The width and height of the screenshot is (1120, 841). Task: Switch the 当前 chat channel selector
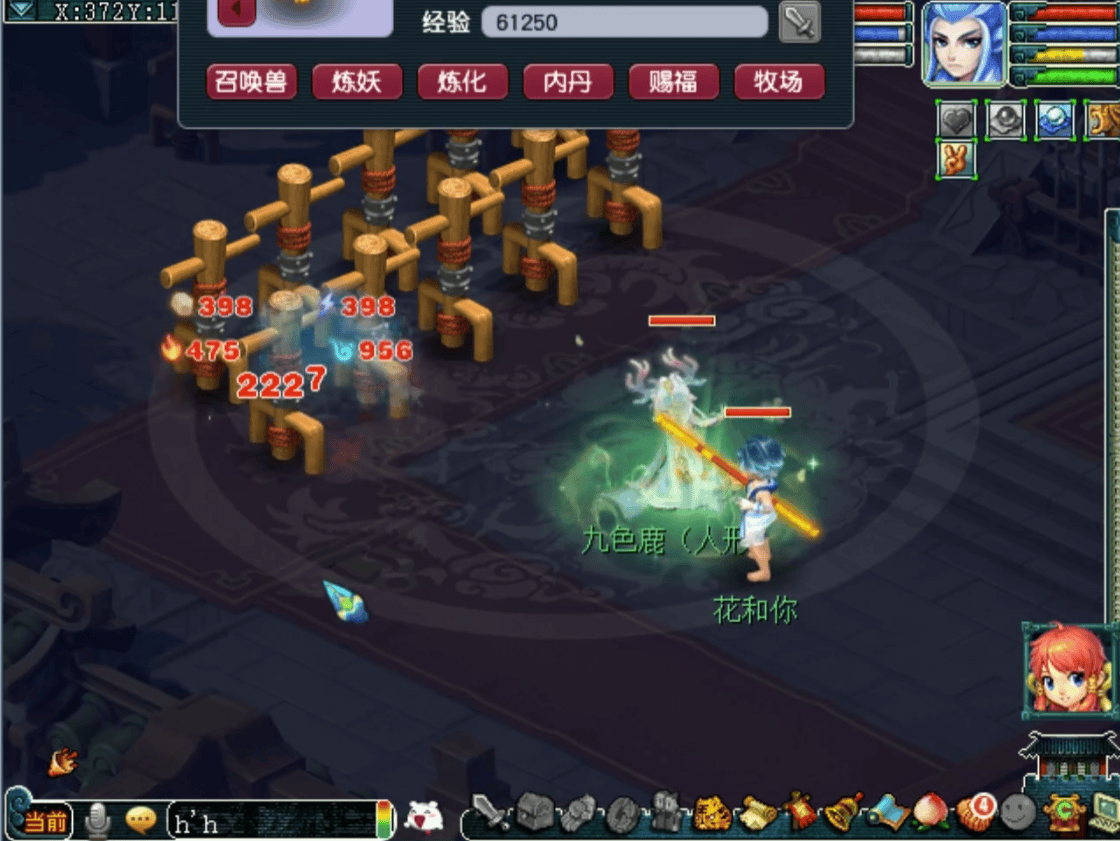46,822
